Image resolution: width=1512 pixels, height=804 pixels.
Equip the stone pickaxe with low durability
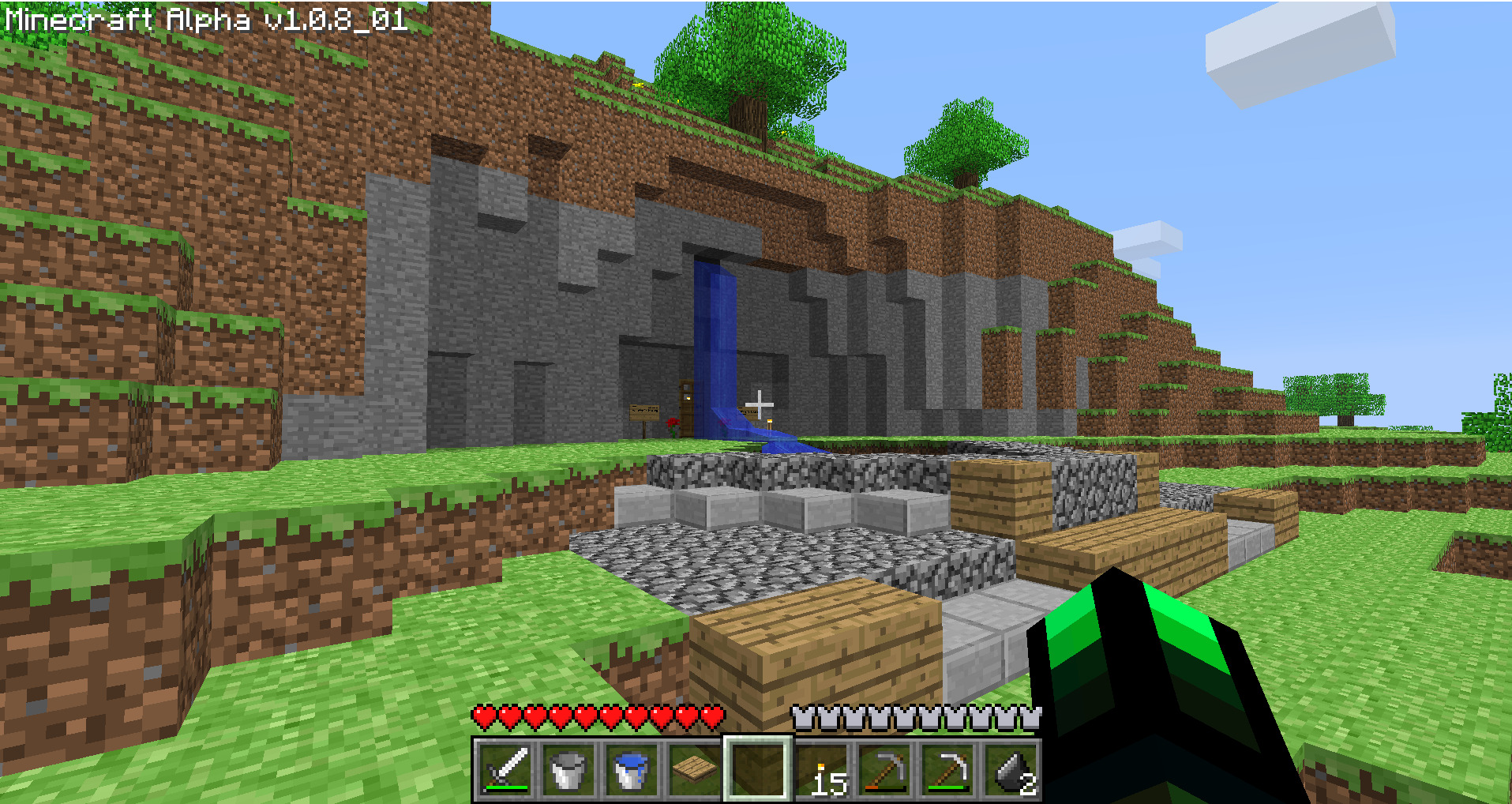tap(884, 769)
